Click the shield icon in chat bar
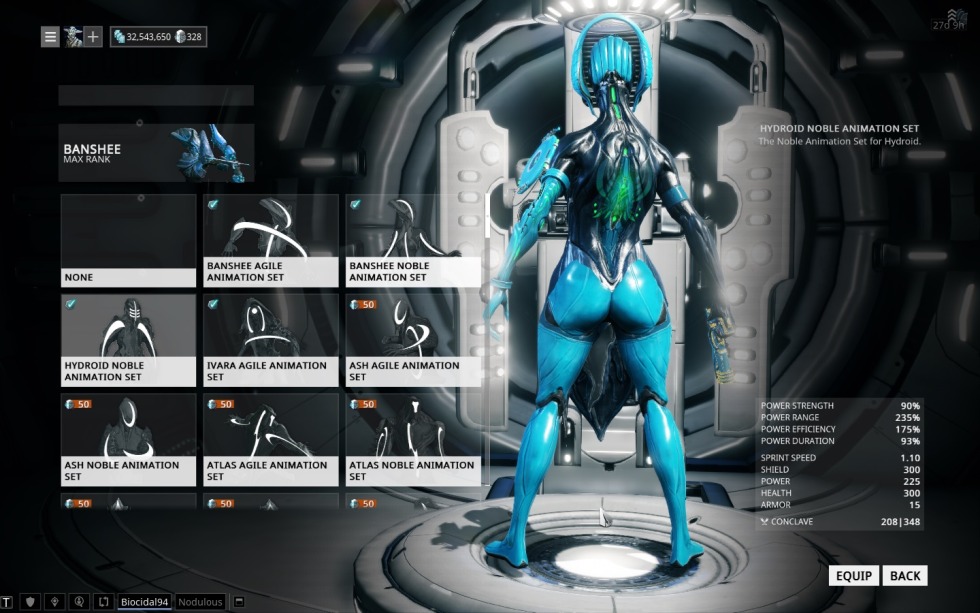Image resolution: width=980 pixels, height=613 pixels. [29, 602]
